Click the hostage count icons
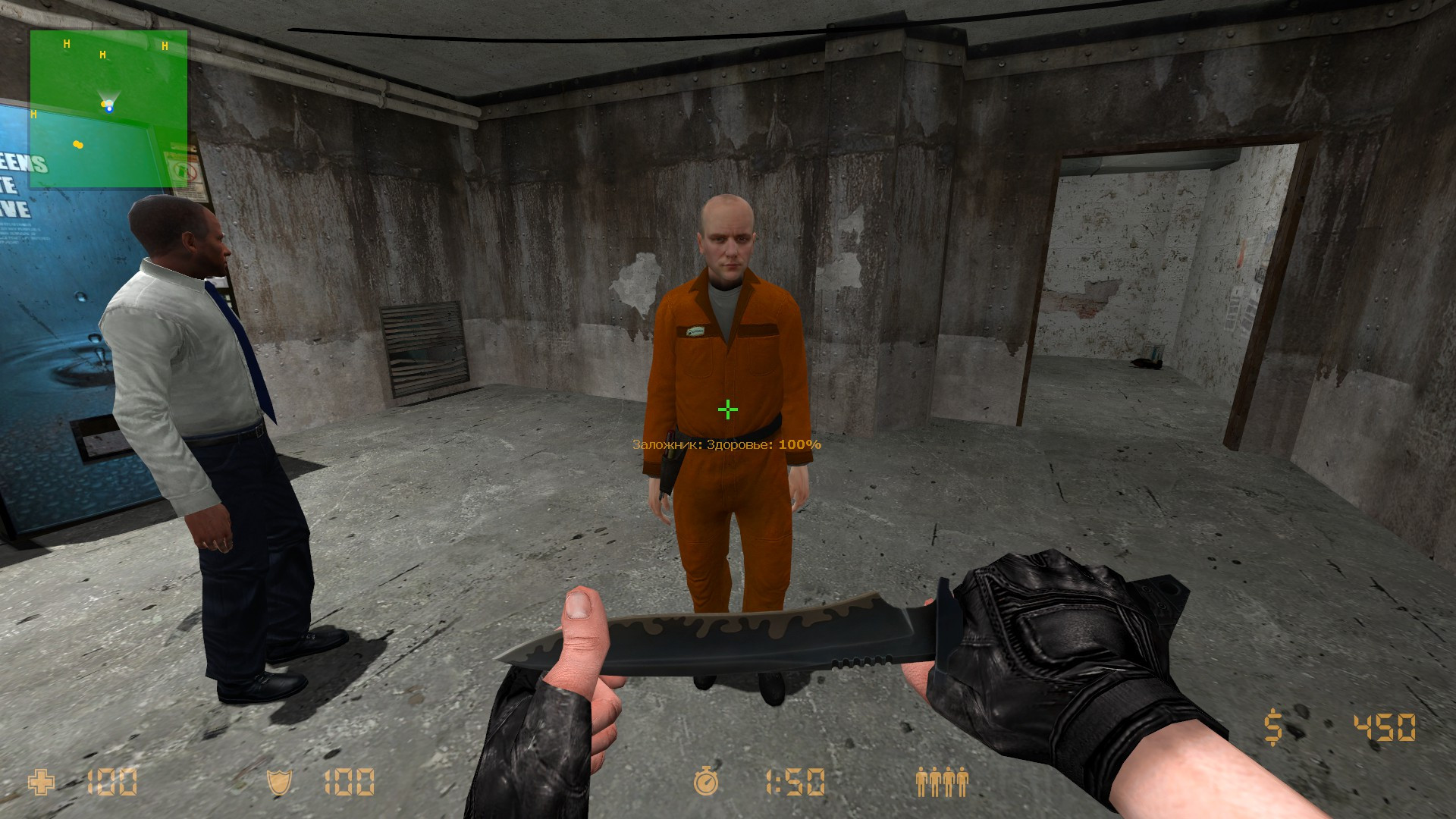The image size is (1456, 819). coord(943,780)
